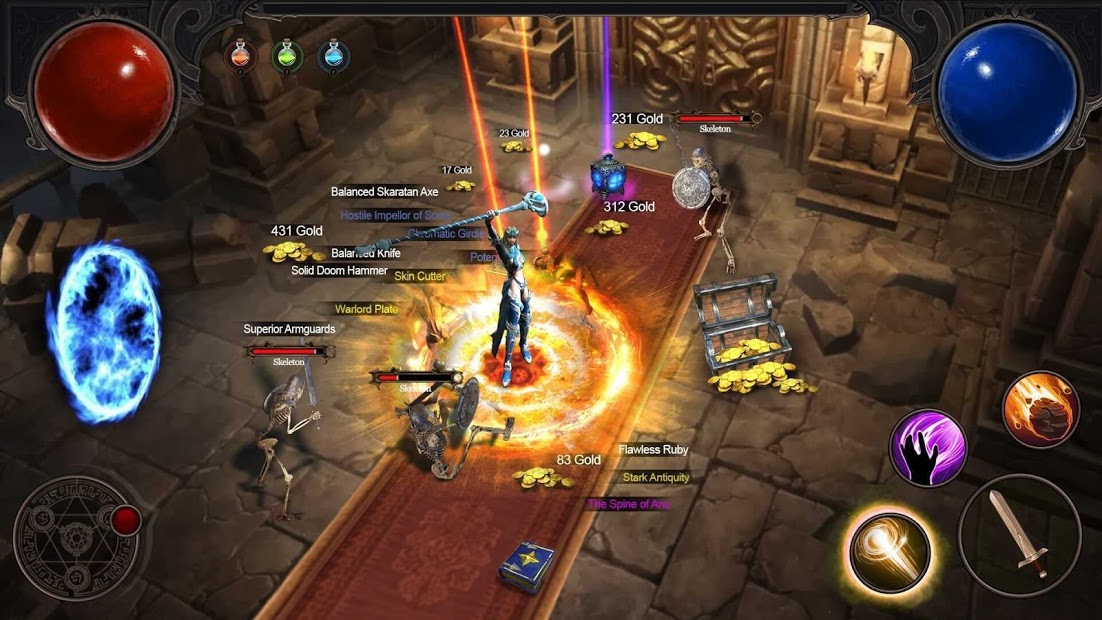This screenshot has height=620, width=1102.
Task: Activate the purple hand spell
Action: pos(928,447)
